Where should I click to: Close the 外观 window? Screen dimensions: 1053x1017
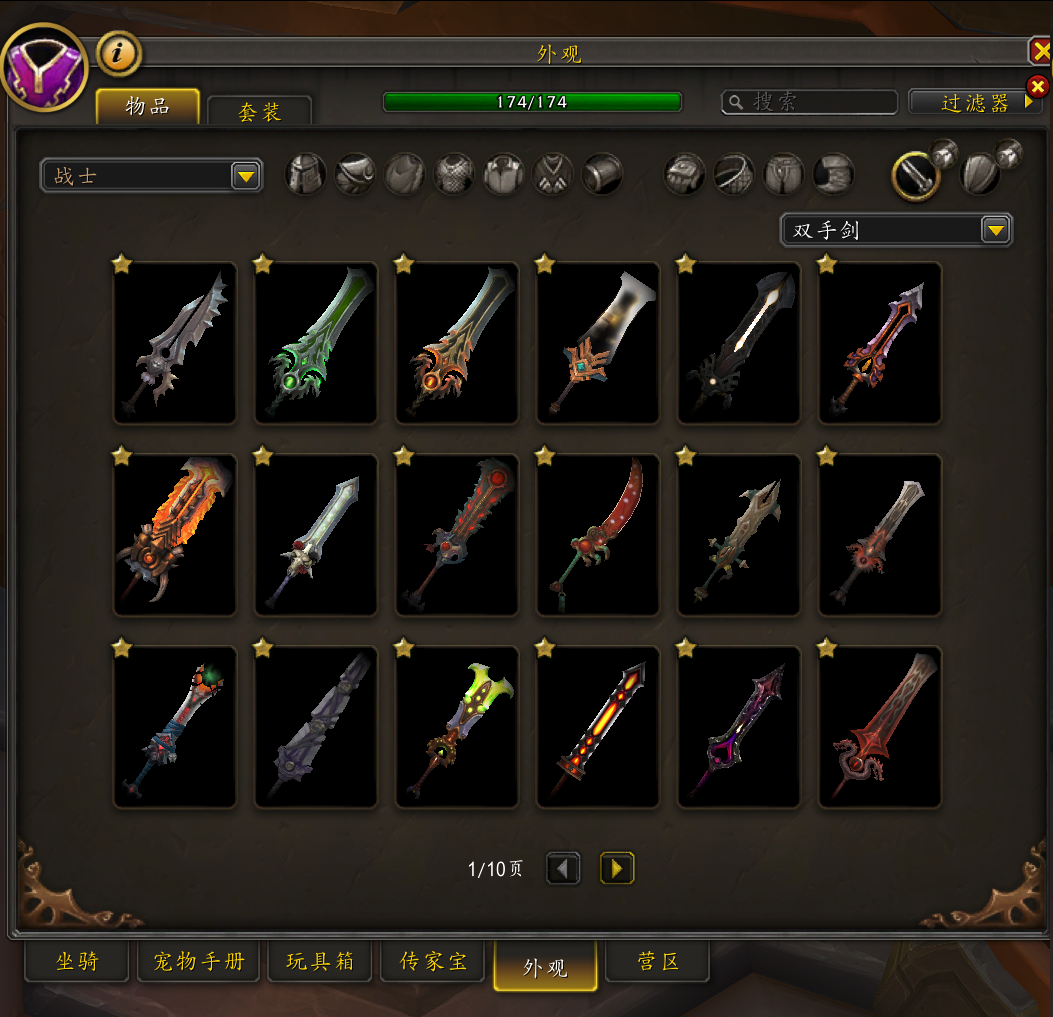point(1041,52)
